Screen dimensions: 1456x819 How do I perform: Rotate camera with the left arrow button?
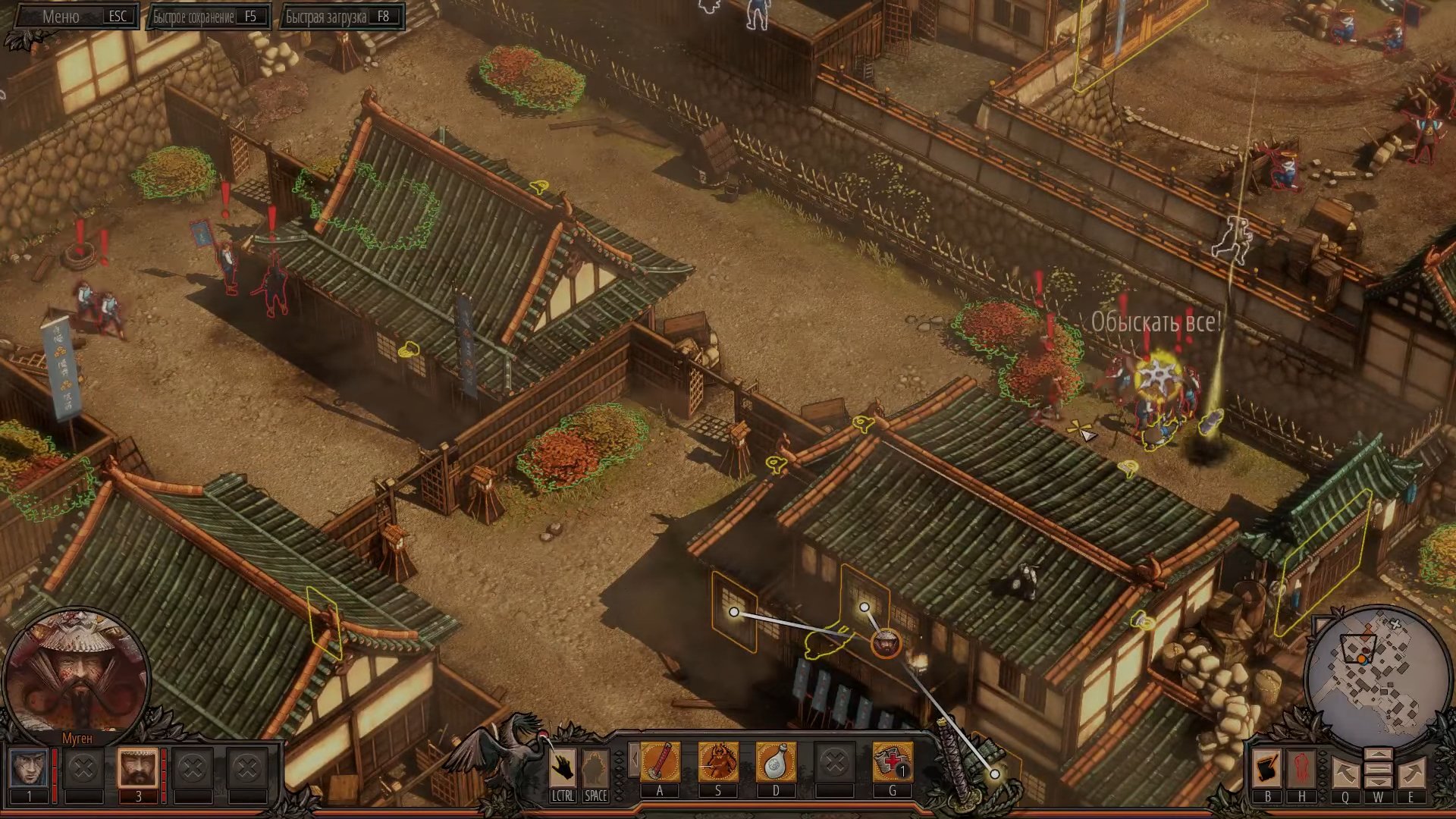tap(1345, 773)
